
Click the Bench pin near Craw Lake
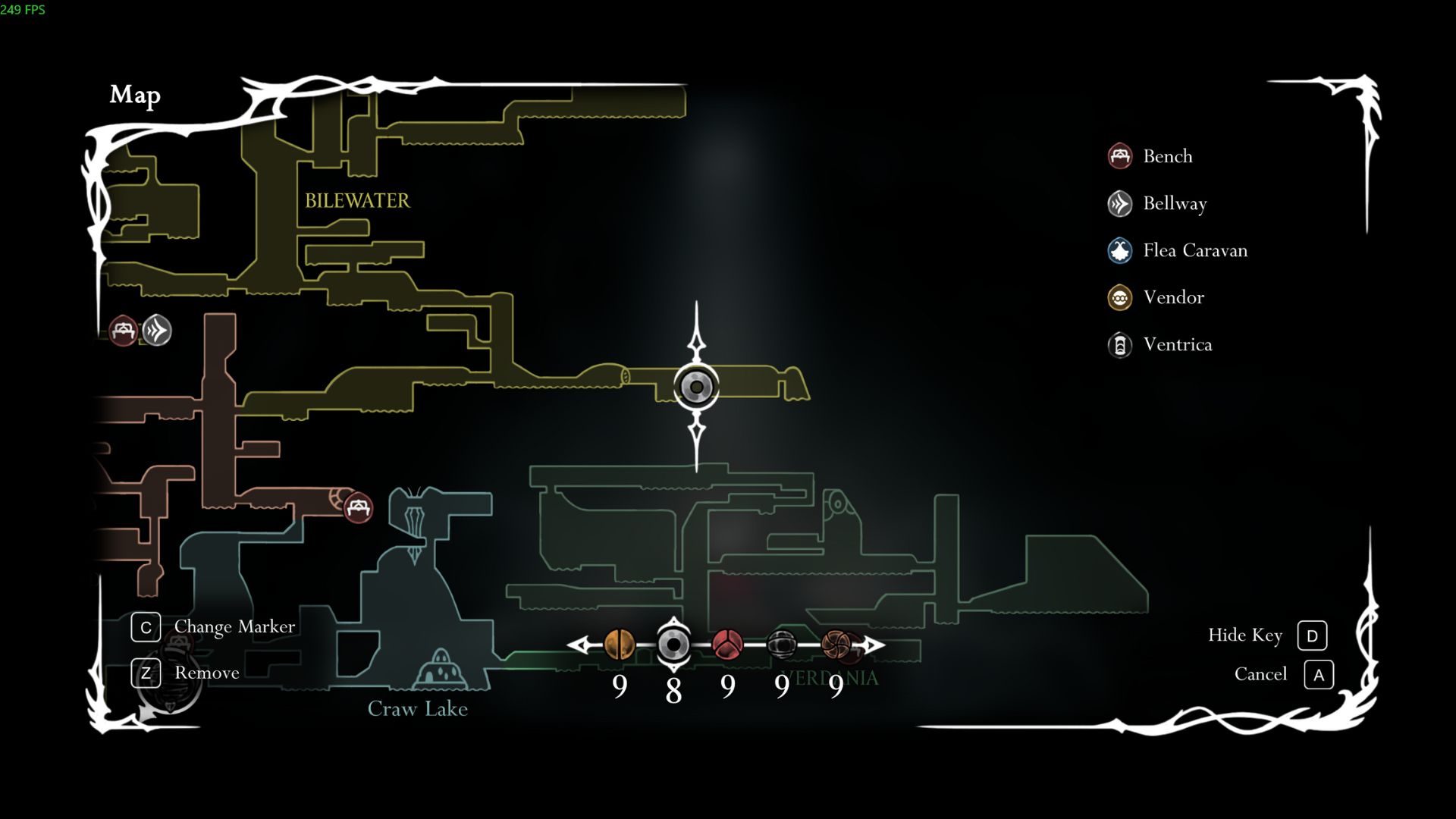pos(359,510)
